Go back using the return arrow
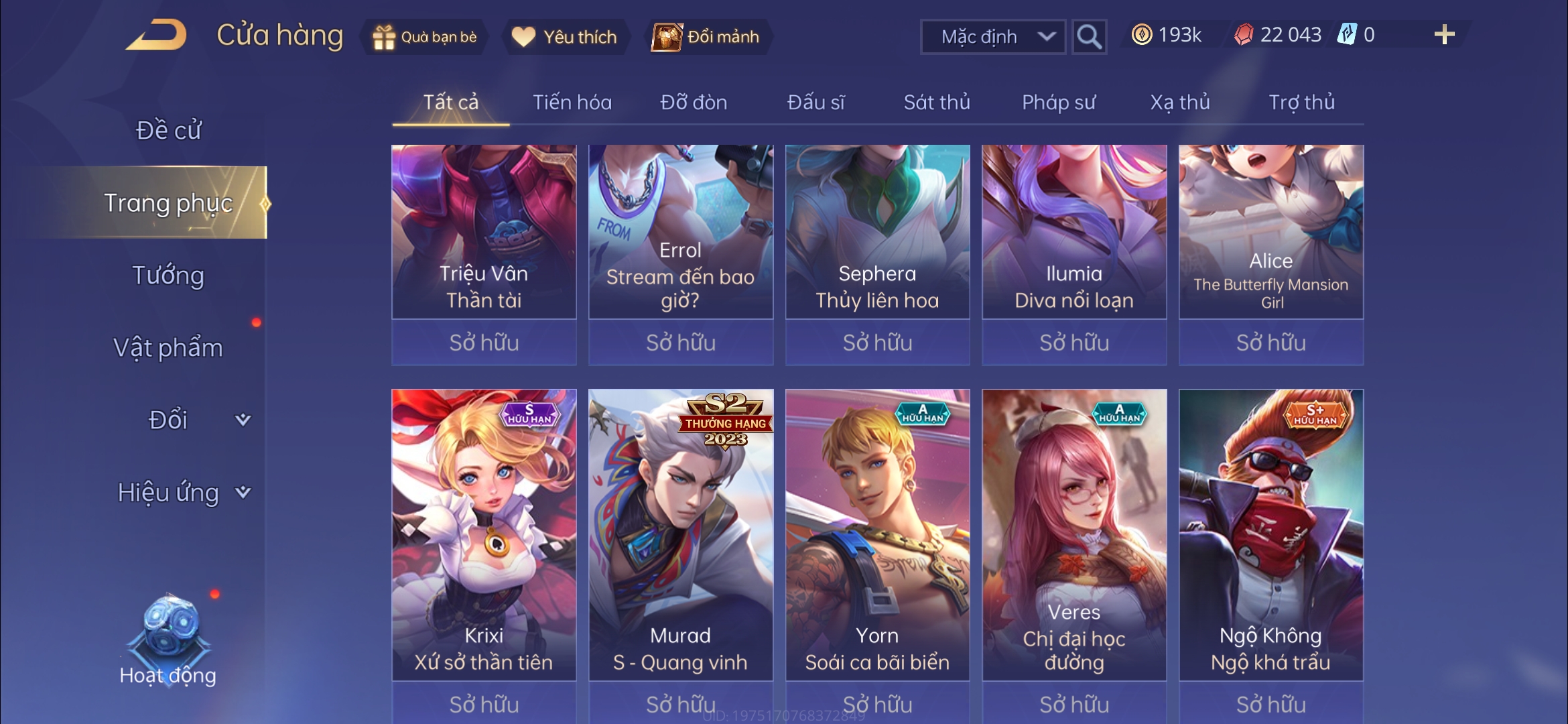 point(156,35)
